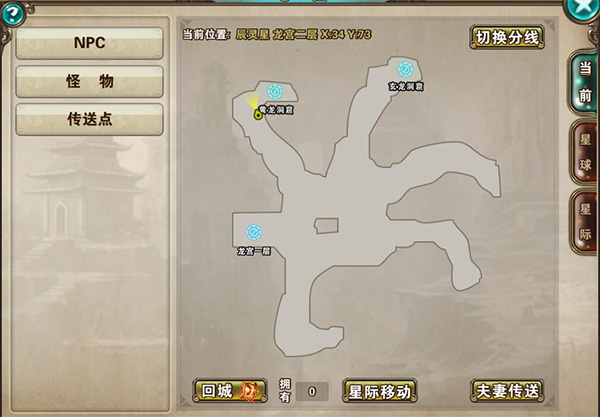600x417 pixels.
Task: Open the 传送点 teleport point list
Action: click(90, 119)
